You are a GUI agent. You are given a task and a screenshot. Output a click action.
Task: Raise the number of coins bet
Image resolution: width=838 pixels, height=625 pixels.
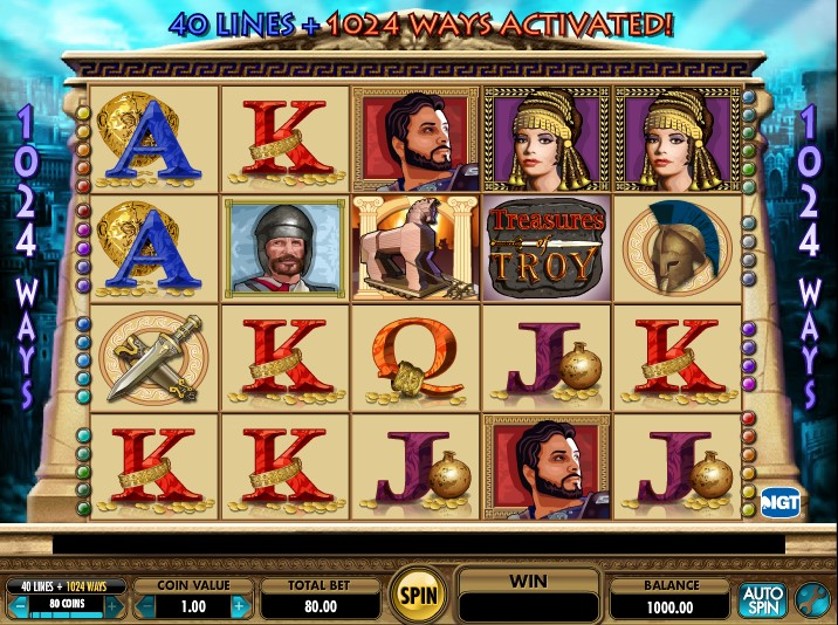click(x=115, y=606)
